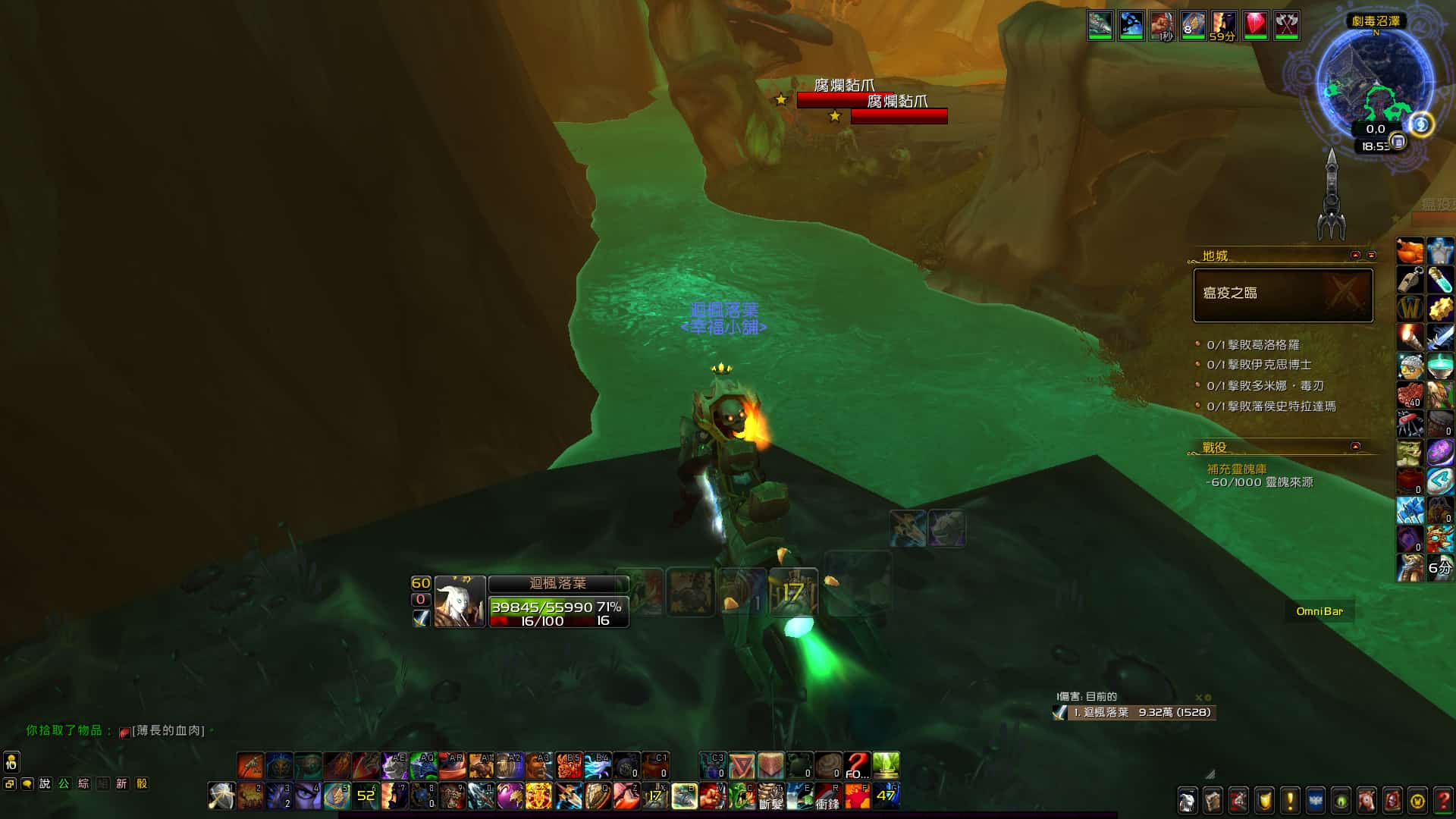Open the minimap calendar button
The width and height of the screenshot is (1456, 819).
[1398, 142]
